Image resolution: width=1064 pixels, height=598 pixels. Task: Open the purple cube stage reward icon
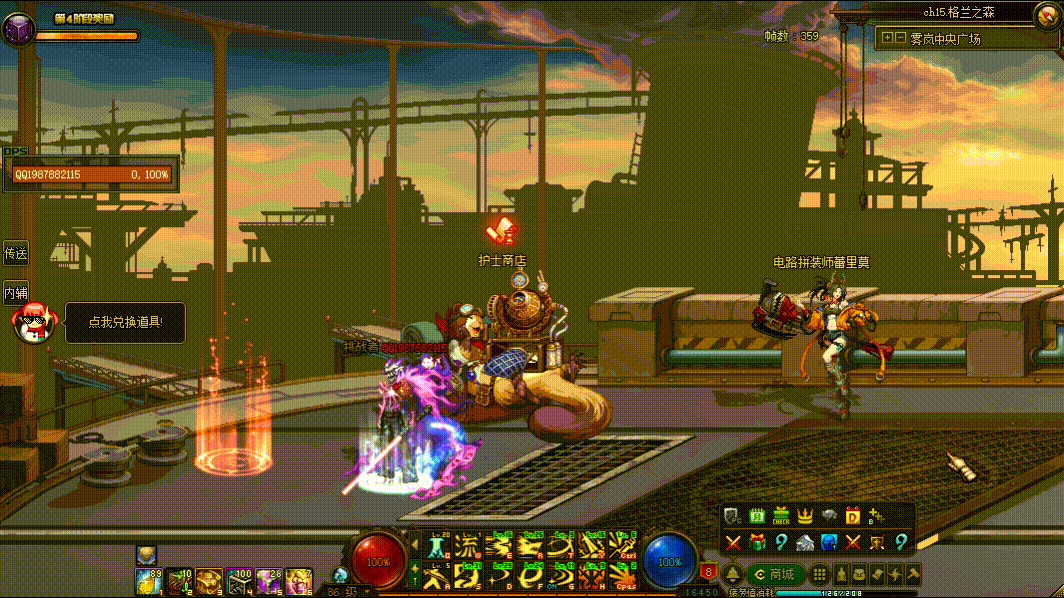17,30
